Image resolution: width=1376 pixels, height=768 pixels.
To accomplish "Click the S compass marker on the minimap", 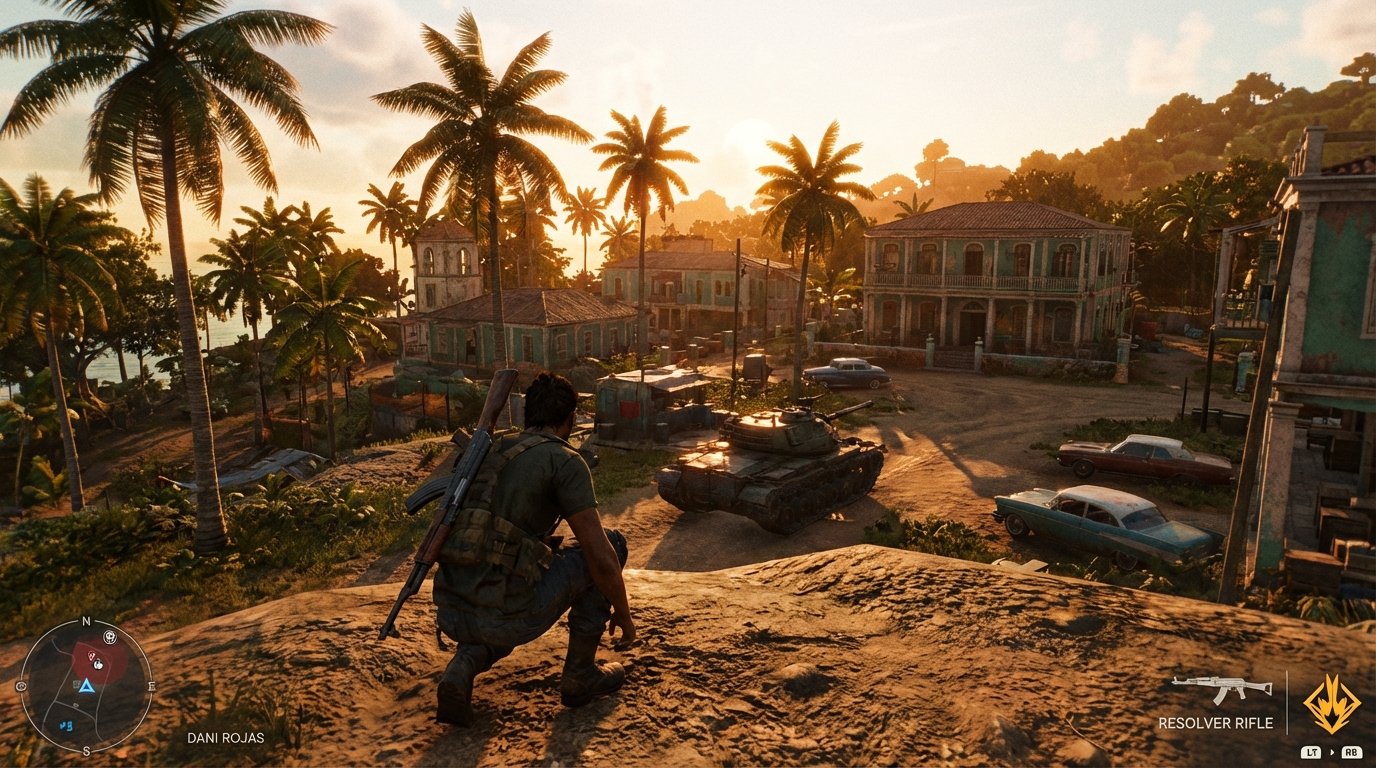I will [x=87, y=751].
